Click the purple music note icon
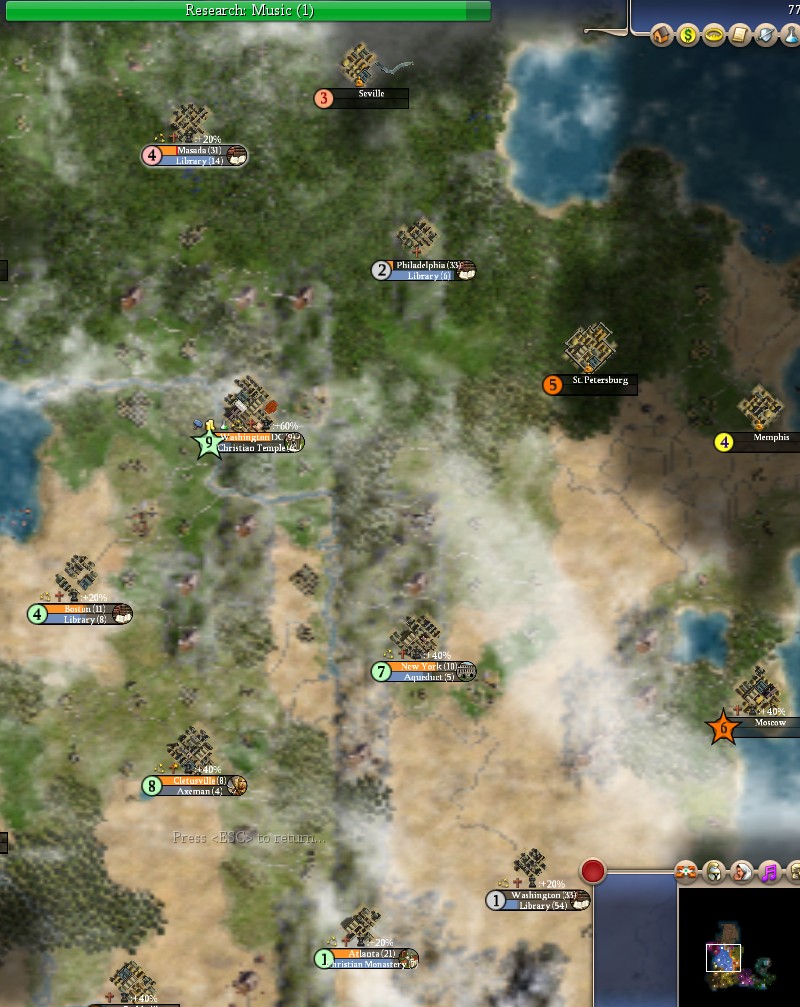 pos(769,872)
